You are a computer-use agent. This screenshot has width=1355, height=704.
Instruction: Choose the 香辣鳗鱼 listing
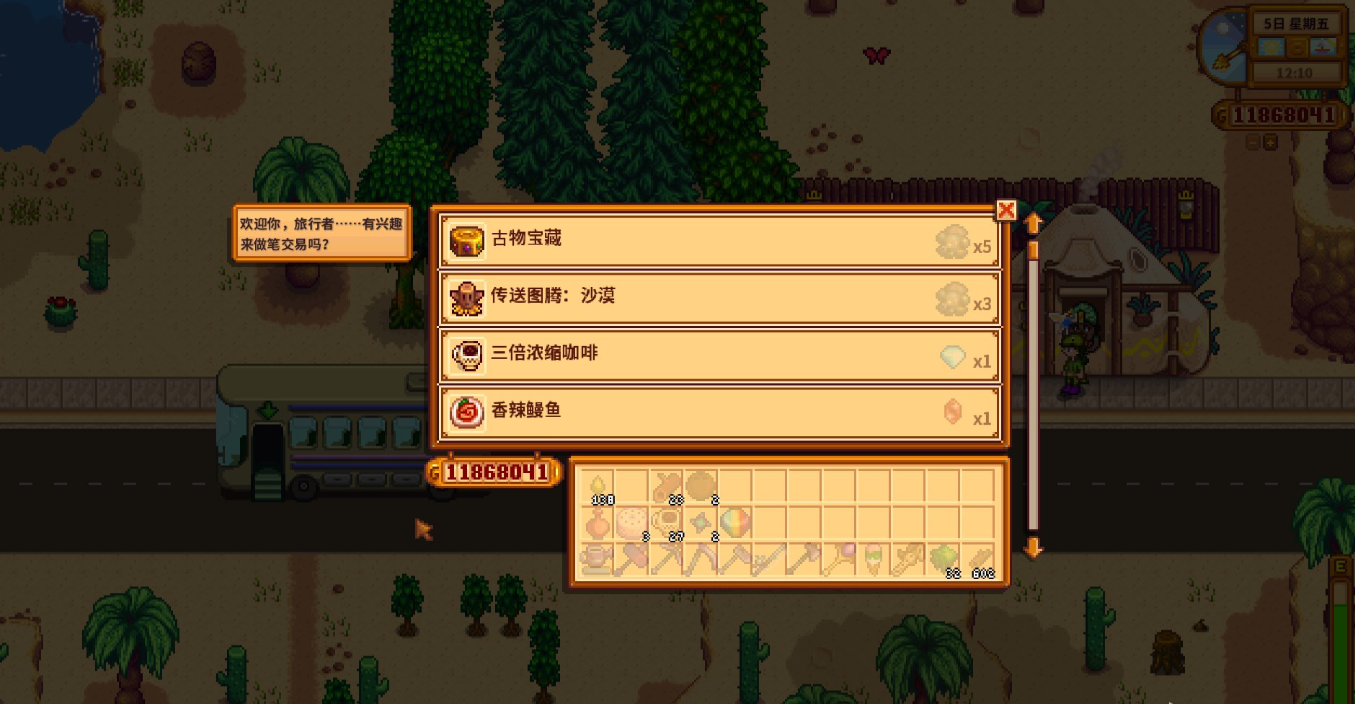click(719, 411)
